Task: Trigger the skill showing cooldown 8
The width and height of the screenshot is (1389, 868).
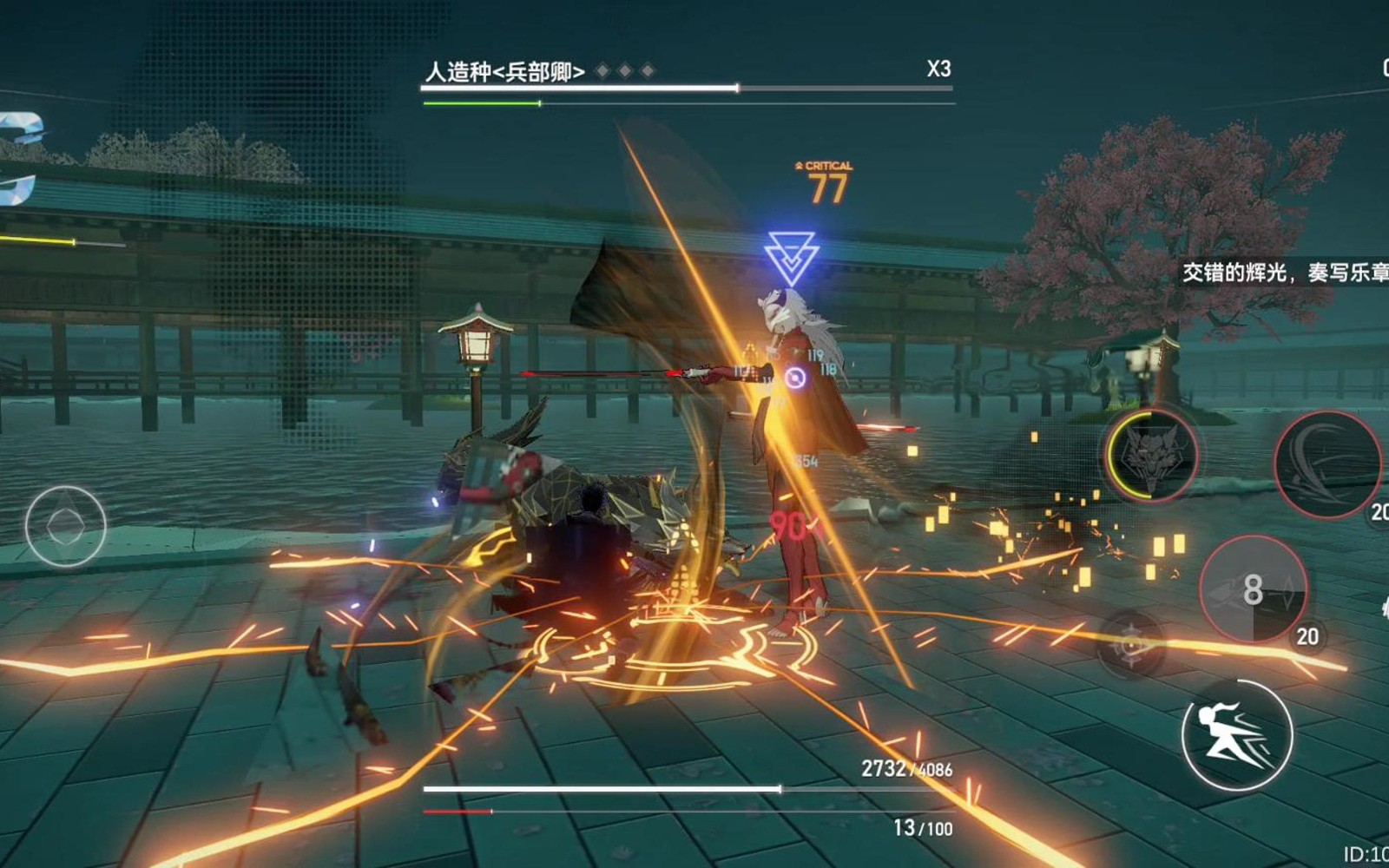Action: (x=1253, y=590)
